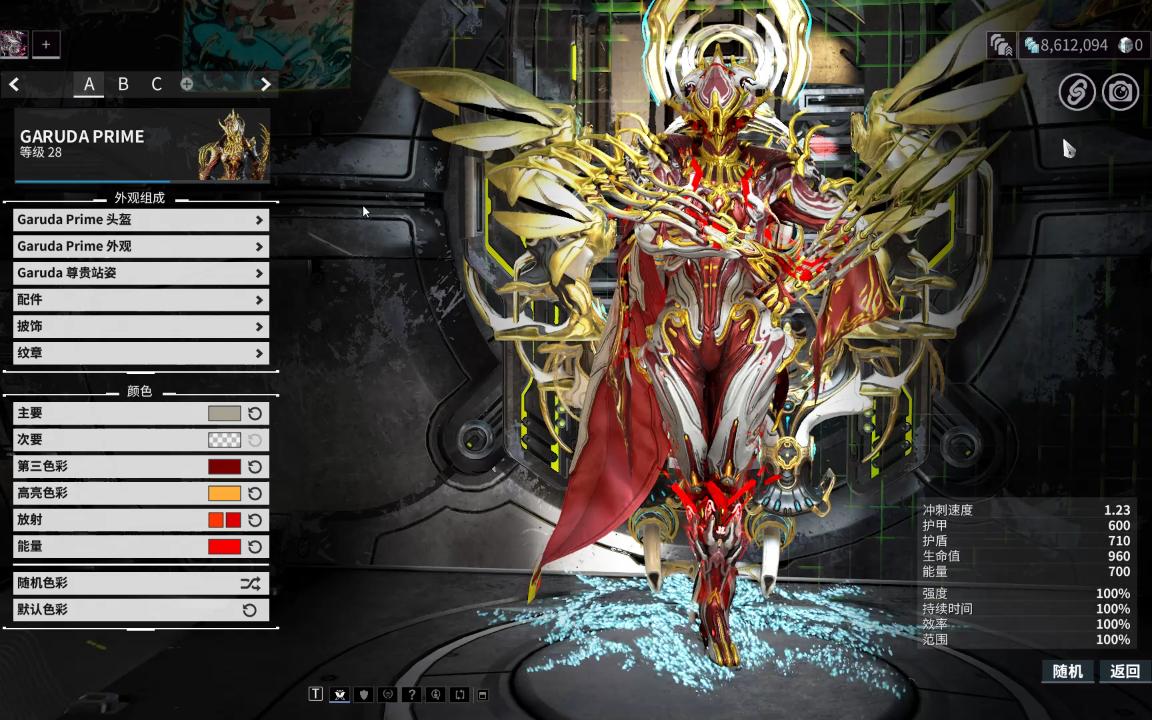Open the 披饰 syandana menu

(x=140, y=326)
